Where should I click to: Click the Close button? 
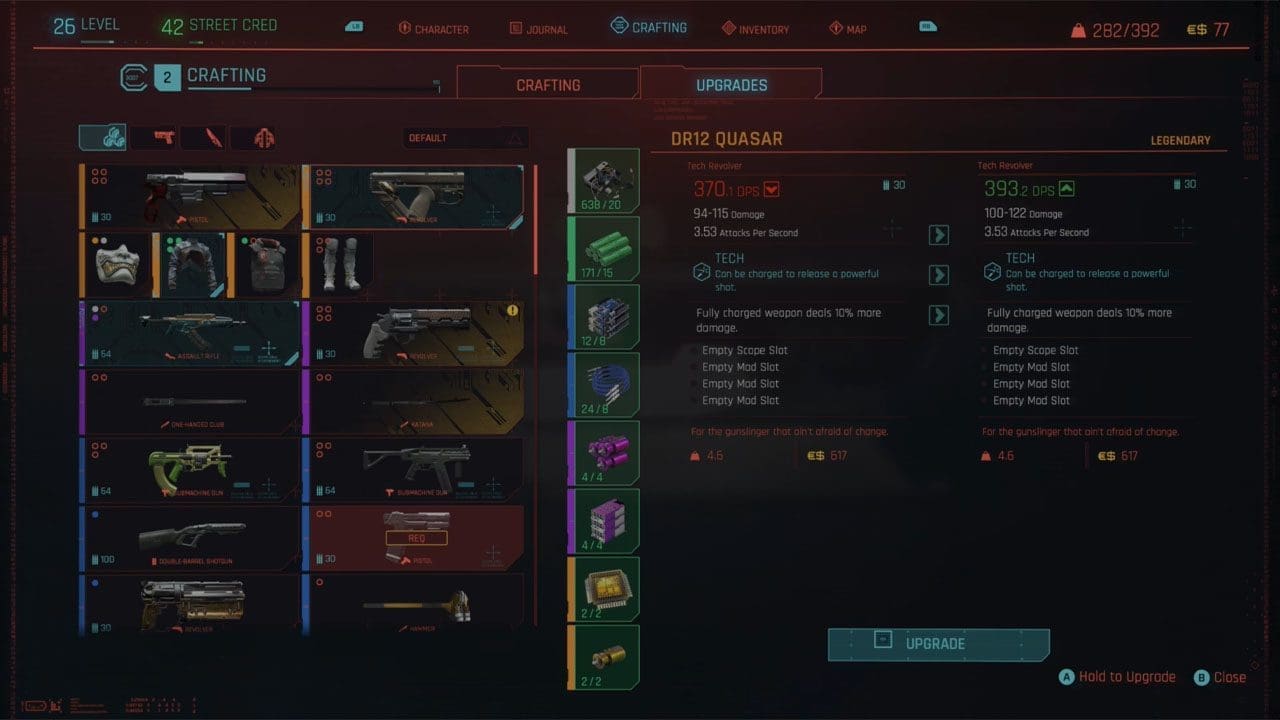[1220, 677]
